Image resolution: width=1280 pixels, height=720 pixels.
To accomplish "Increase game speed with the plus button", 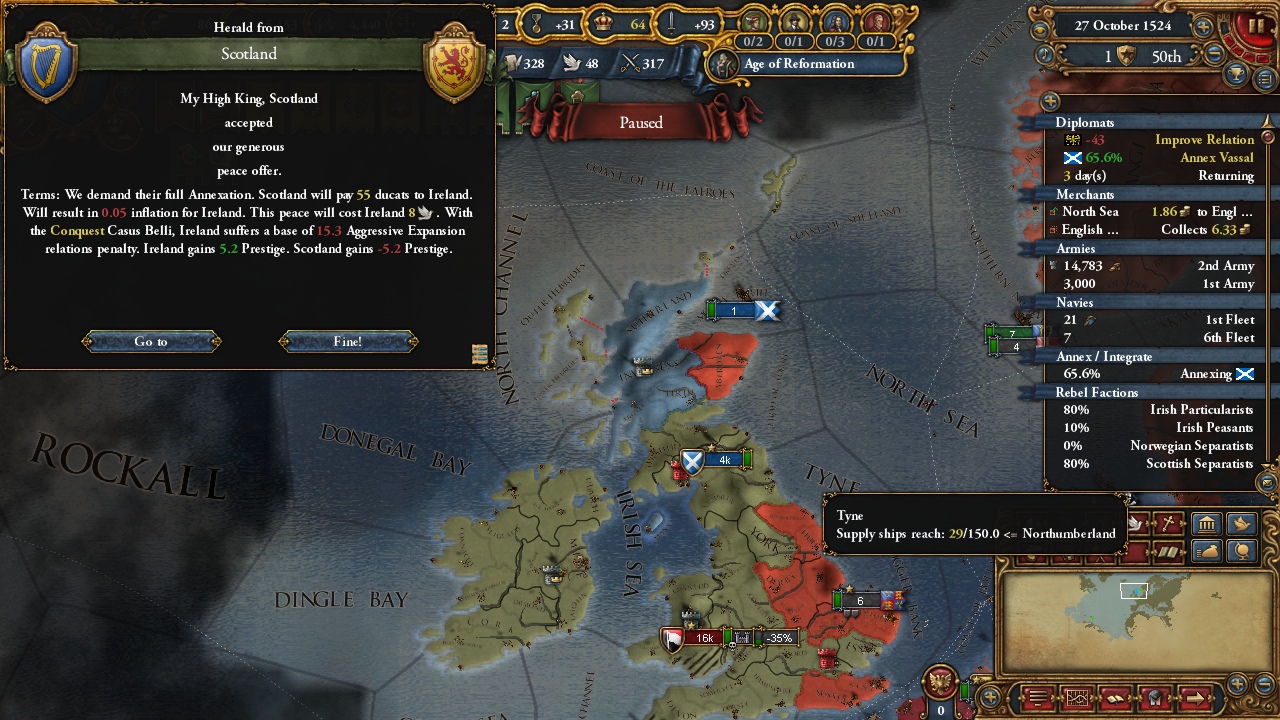I will [x=1204, y=27].
